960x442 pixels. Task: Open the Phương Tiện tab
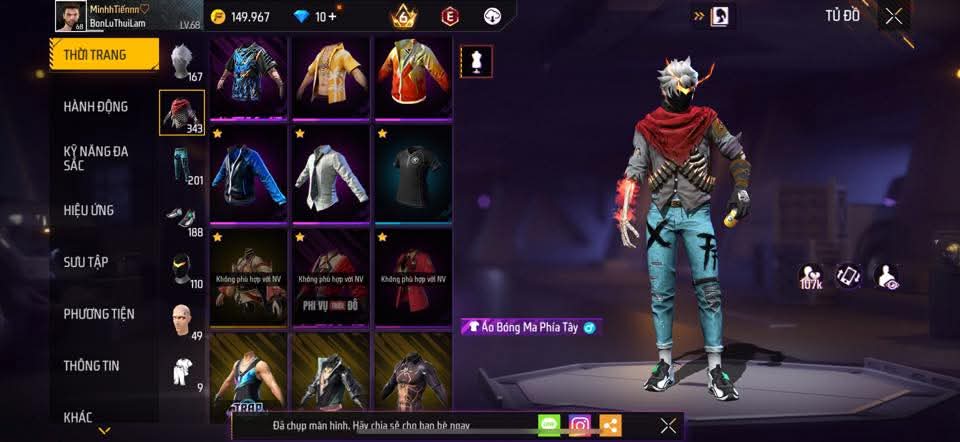point(98,314)
